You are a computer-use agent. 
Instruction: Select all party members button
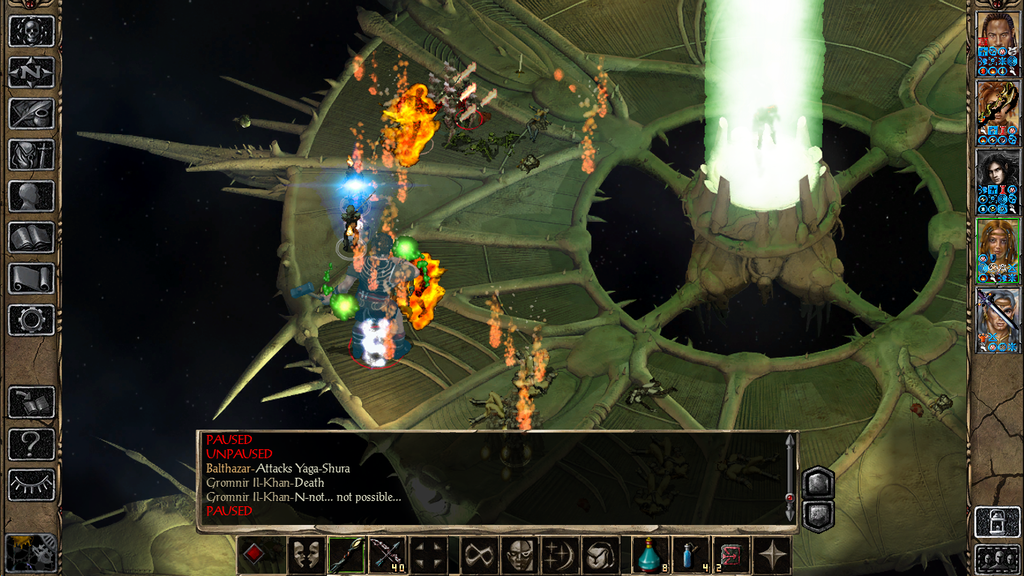997,559
